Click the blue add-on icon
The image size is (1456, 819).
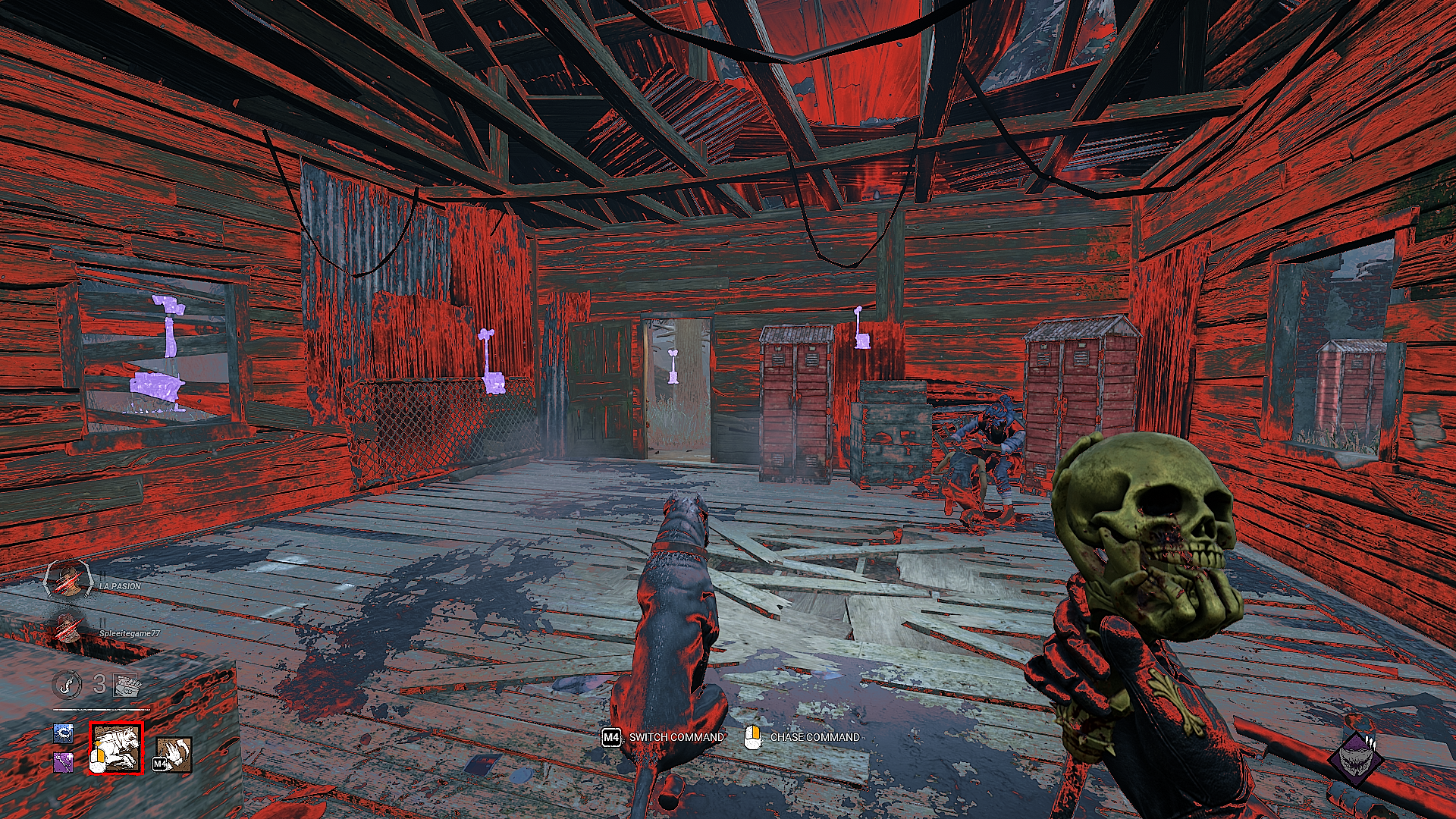(x=64, y=733)
